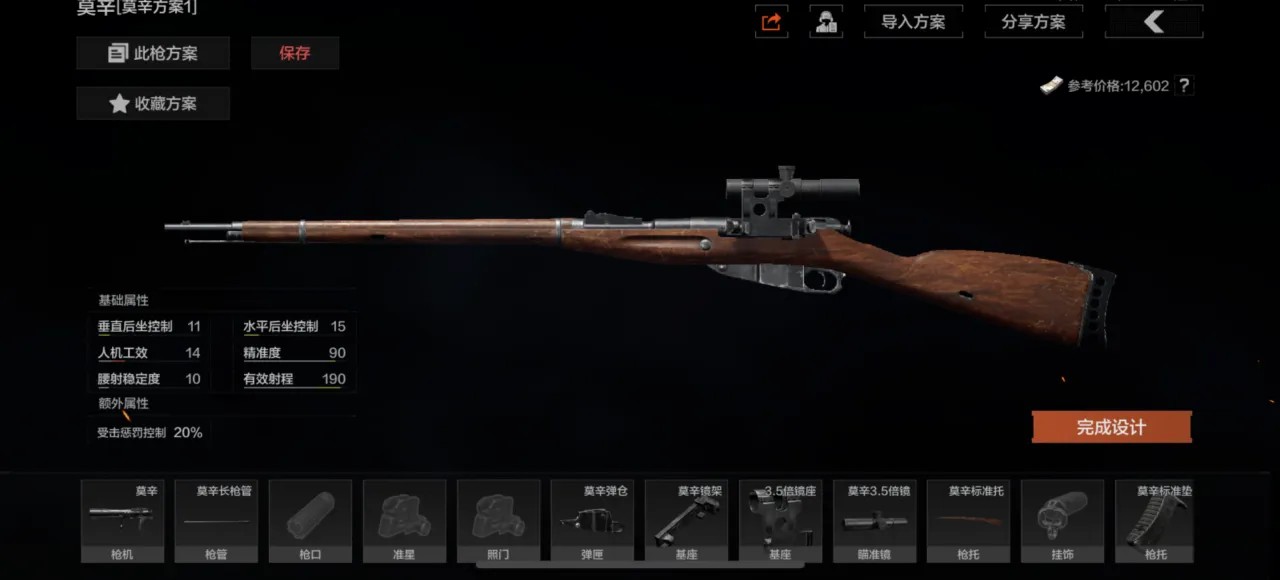Select the 莫辛长枪管 barrel slot
Image resolution: width=1280 pixels, height=580 pixels.
click(216, 521)
